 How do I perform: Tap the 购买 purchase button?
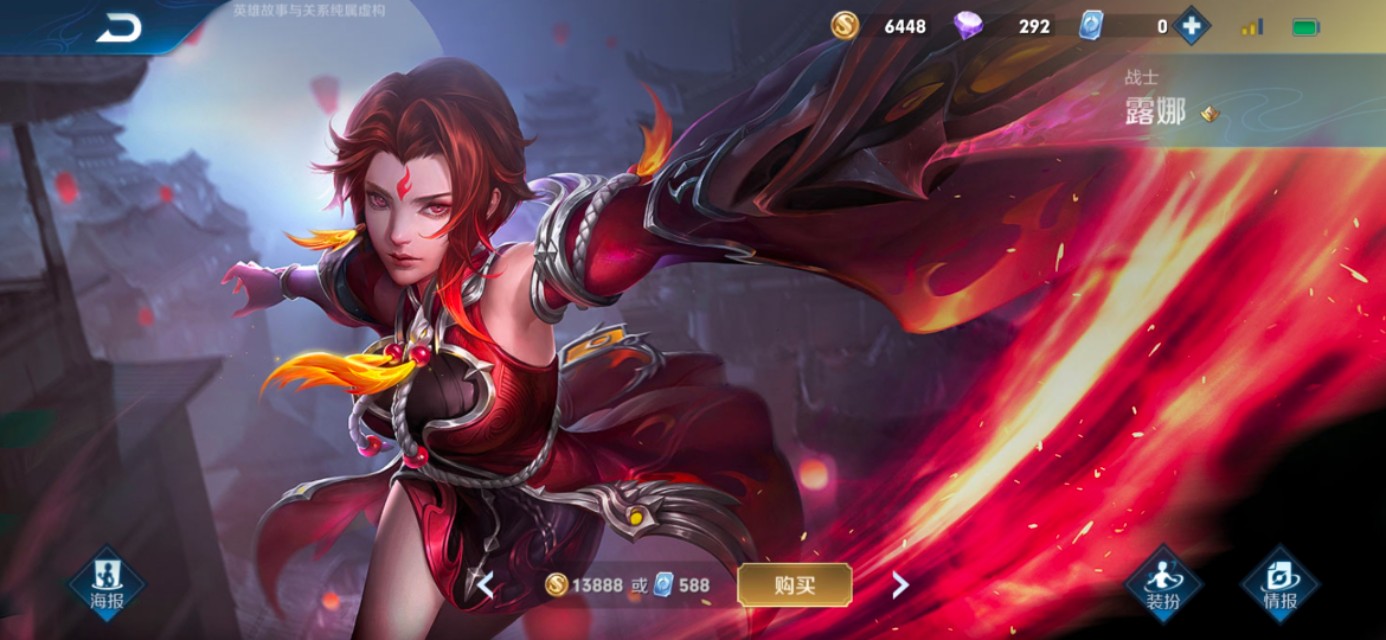pyautogui.click(x=795, y=585)
